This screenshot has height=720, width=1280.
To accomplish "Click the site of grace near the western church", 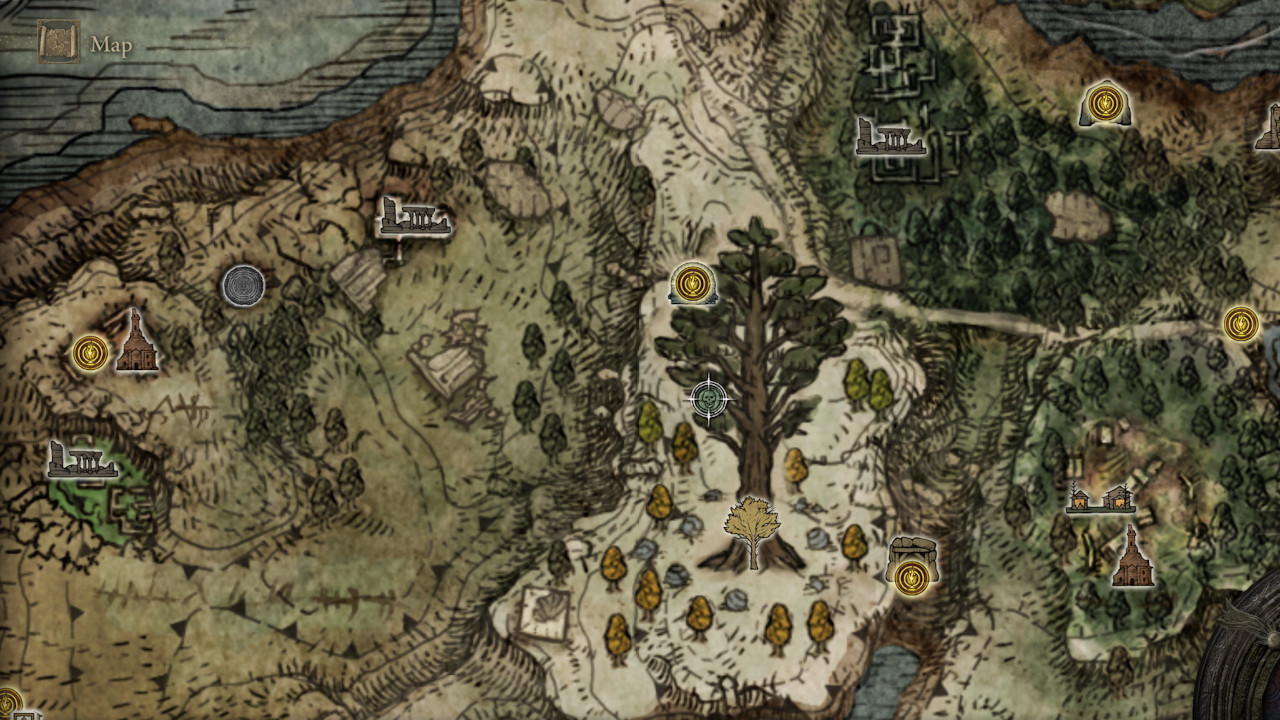I will [88, 352].
